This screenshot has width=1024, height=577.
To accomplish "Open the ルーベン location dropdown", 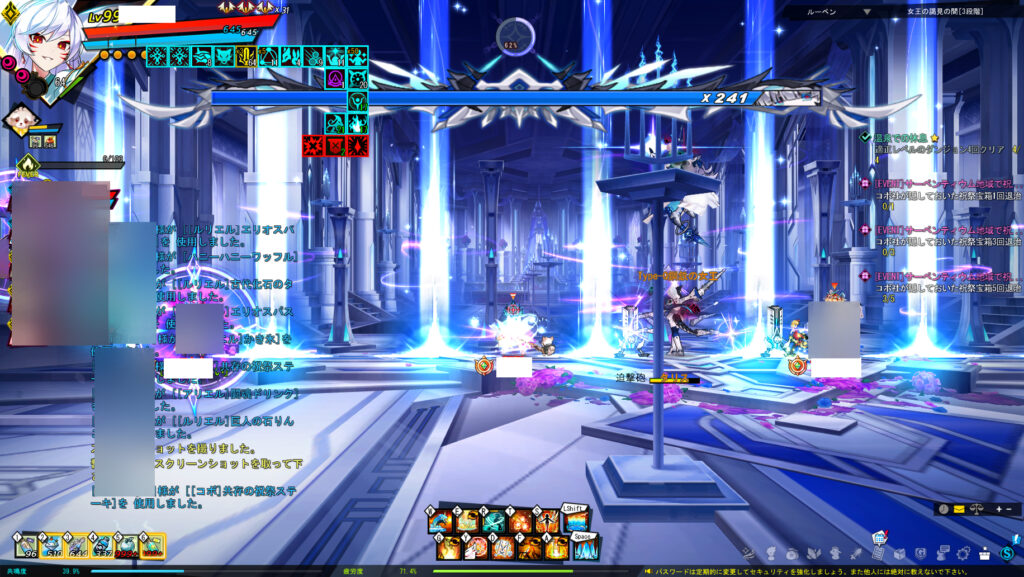I will click(x=866, y=12).
